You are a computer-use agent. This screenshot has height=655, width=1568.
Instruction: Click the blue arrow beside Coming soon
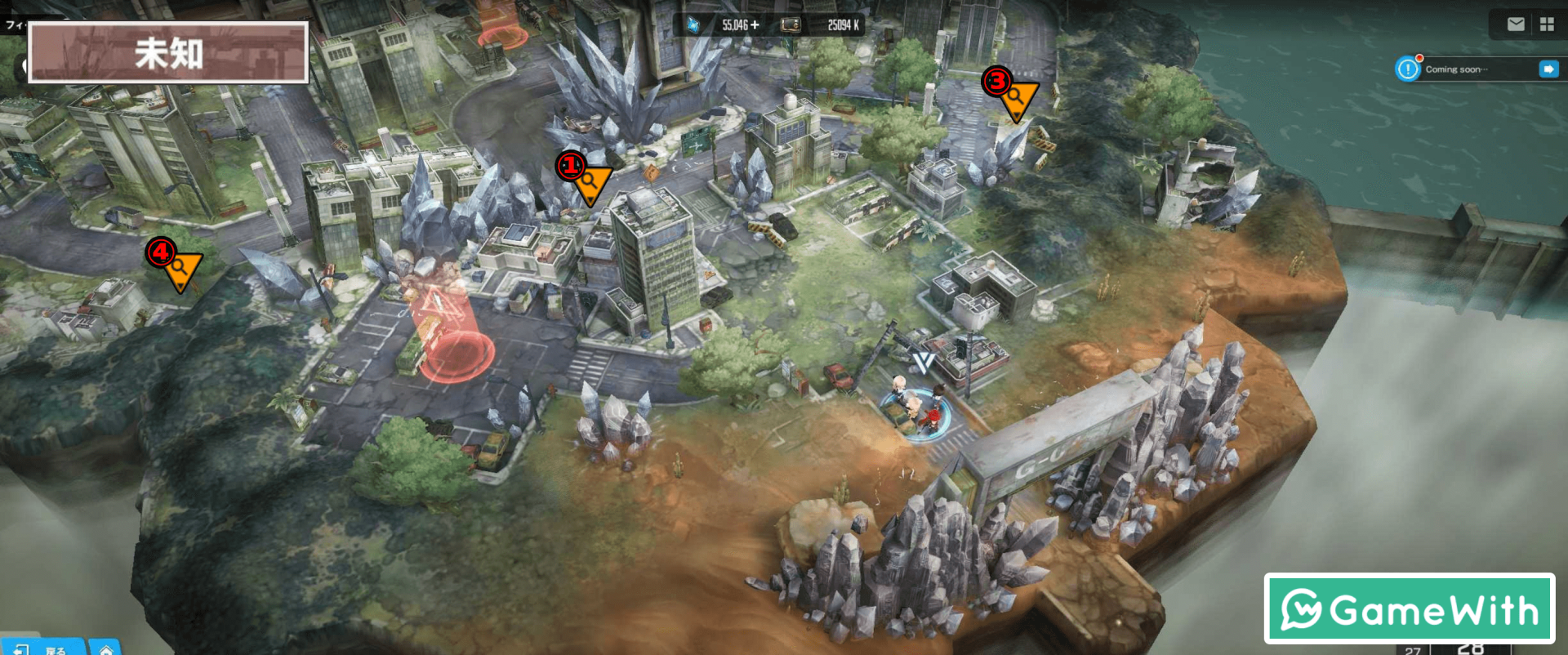point(1548,69)
